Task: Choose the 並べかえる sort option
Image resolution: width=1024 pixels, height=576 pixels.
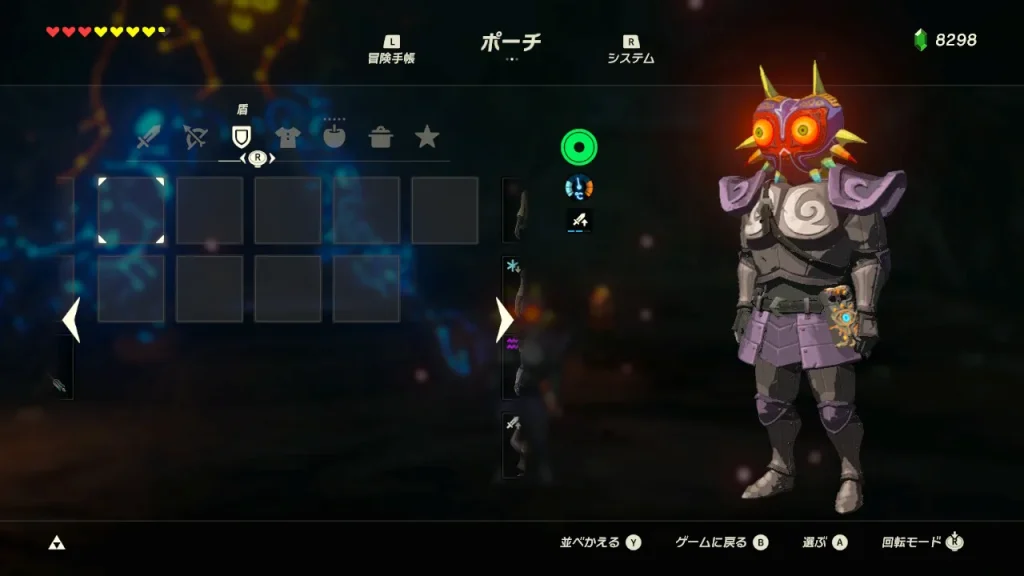Action: [600, 542]
